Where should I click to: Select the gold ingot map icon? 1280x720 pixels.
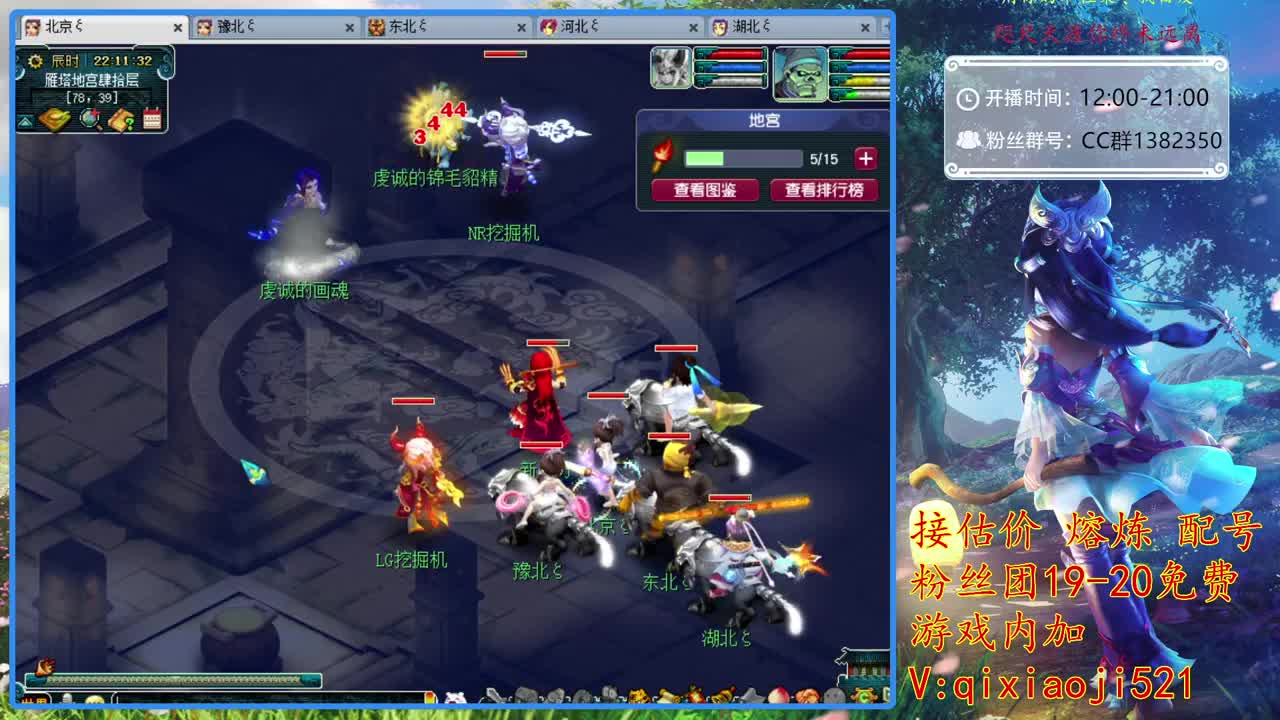click(55, 118)
